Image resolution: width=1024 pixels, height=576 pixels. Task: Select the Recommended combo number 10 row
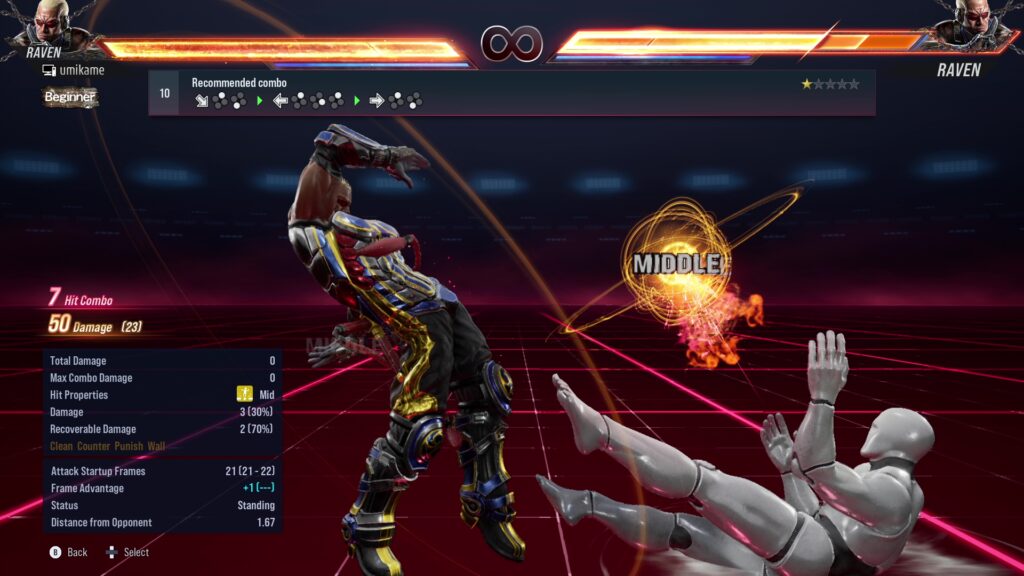[511, 92]
